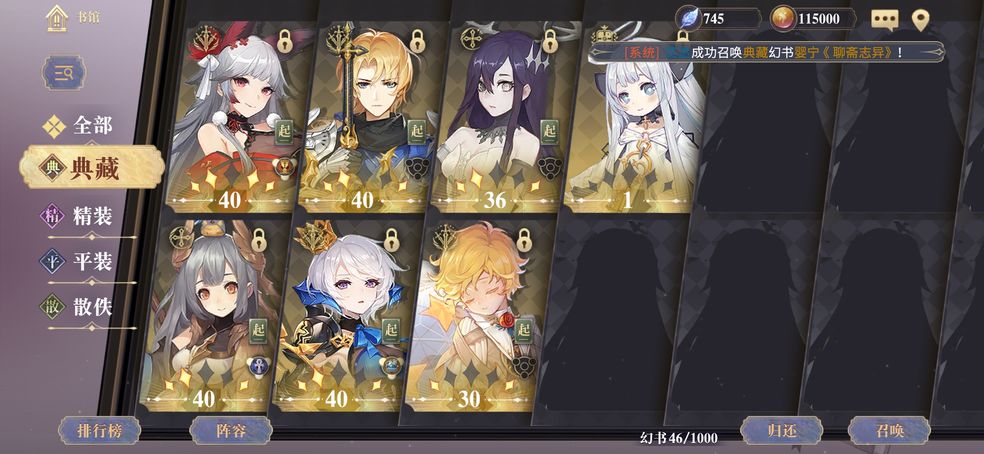
Task: Click the 阵容 lineup button
Action: pyautogui.click(x=231, y=431)
